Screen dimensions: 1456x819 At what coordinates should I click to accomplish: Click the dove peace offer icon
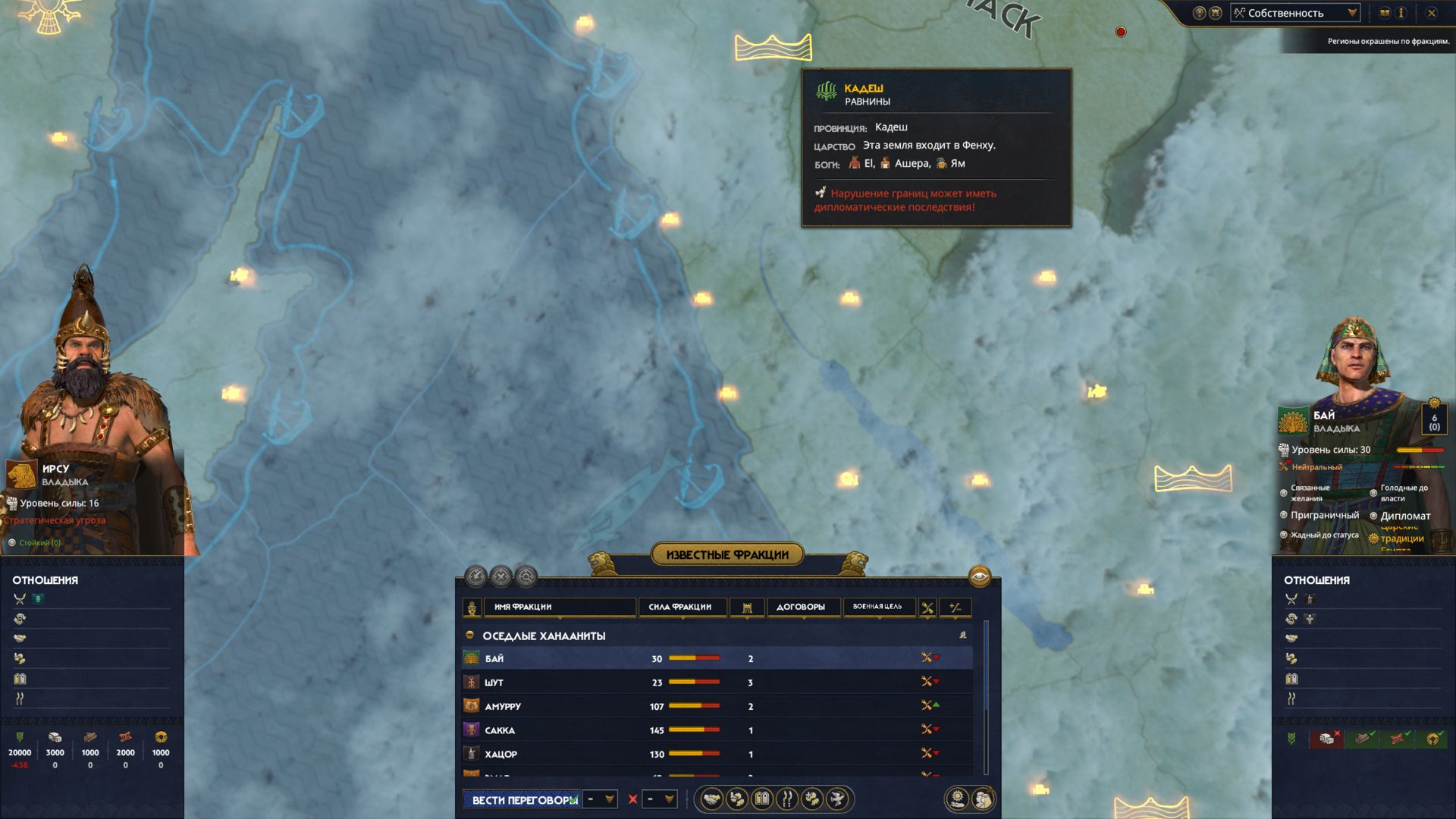pyautogui.click(x=836, y=799)
